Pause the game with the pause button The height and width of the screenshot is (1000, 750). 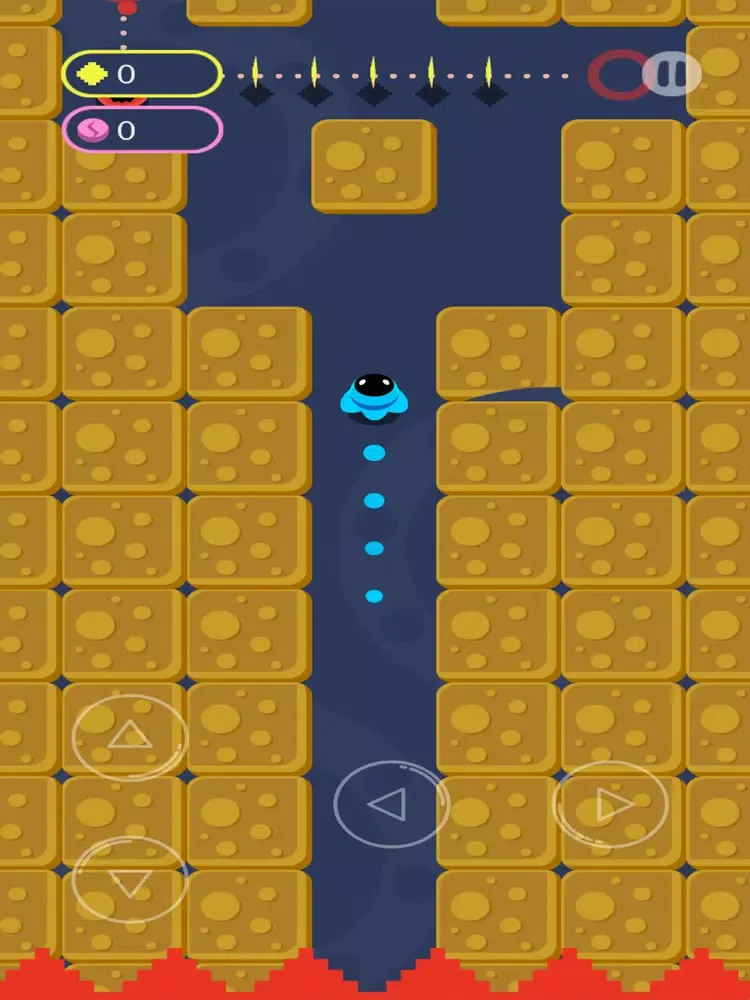(x=671, y=74)
